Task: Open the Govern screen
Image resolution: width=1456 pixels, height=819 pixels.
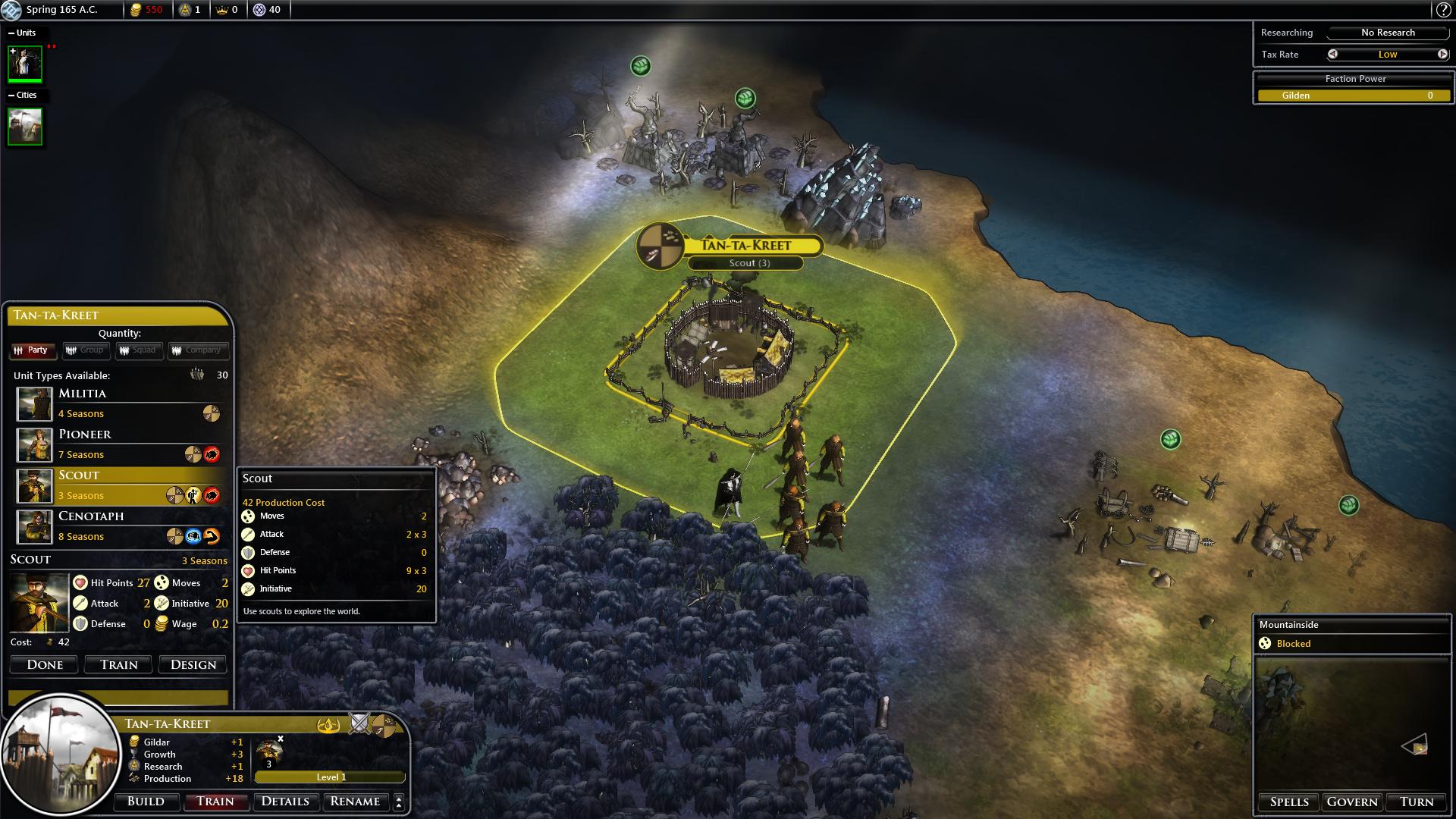Action: pos(1352,802)
